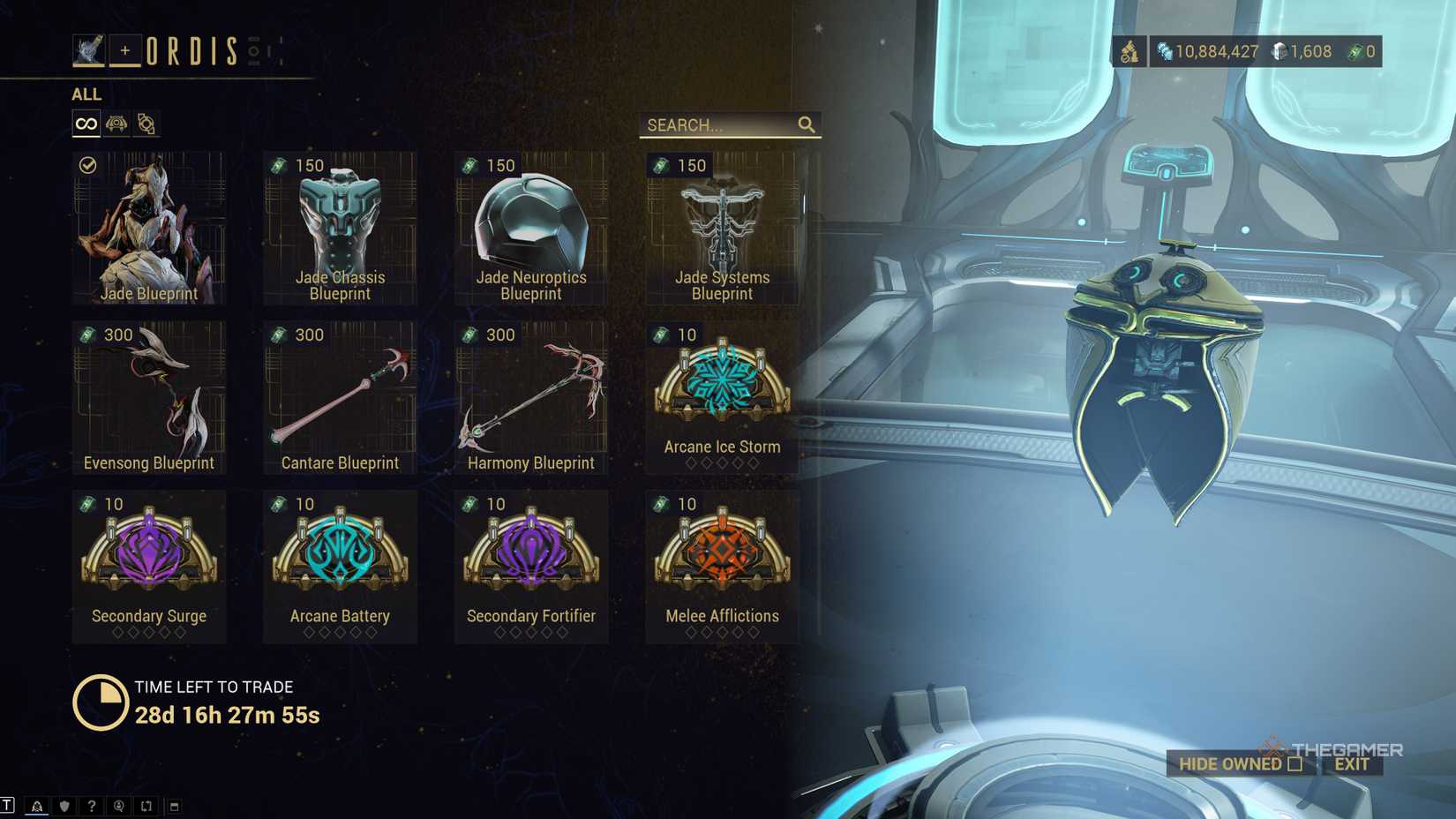Click the owned checkmark on Jade Blueprint
Screen dimensions: 1456x819
(87, 164)
